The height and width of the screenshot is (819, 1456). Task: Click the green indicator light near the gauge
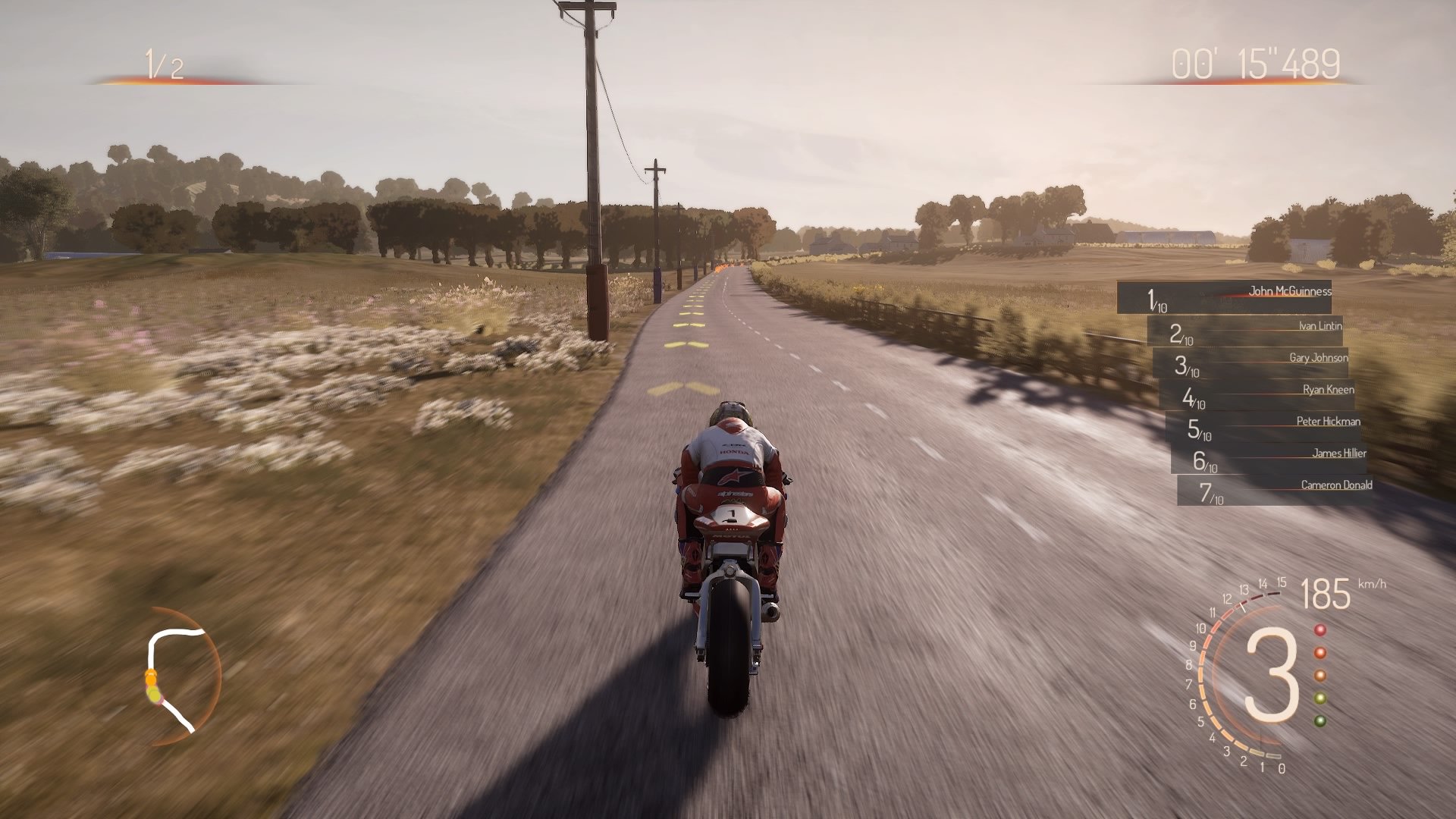(1320, 722)
